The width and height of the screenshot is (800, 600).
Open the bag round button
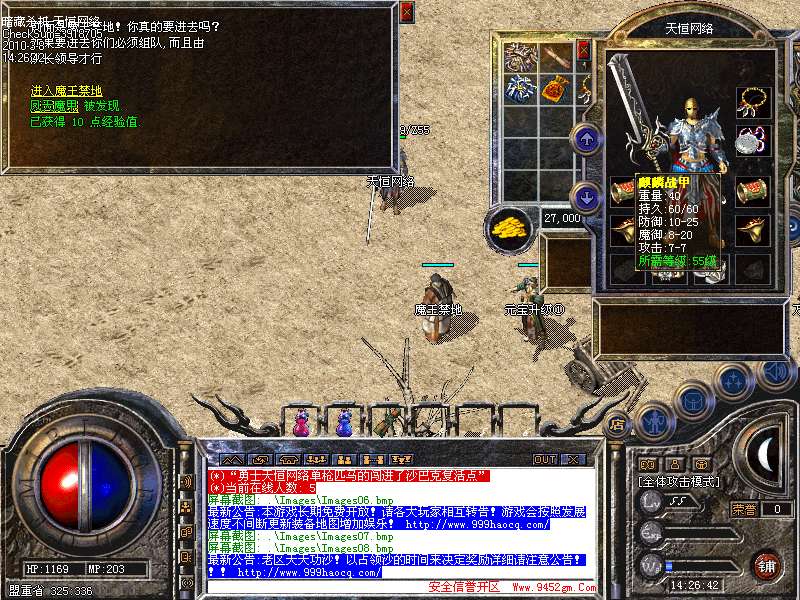[692, 401]
